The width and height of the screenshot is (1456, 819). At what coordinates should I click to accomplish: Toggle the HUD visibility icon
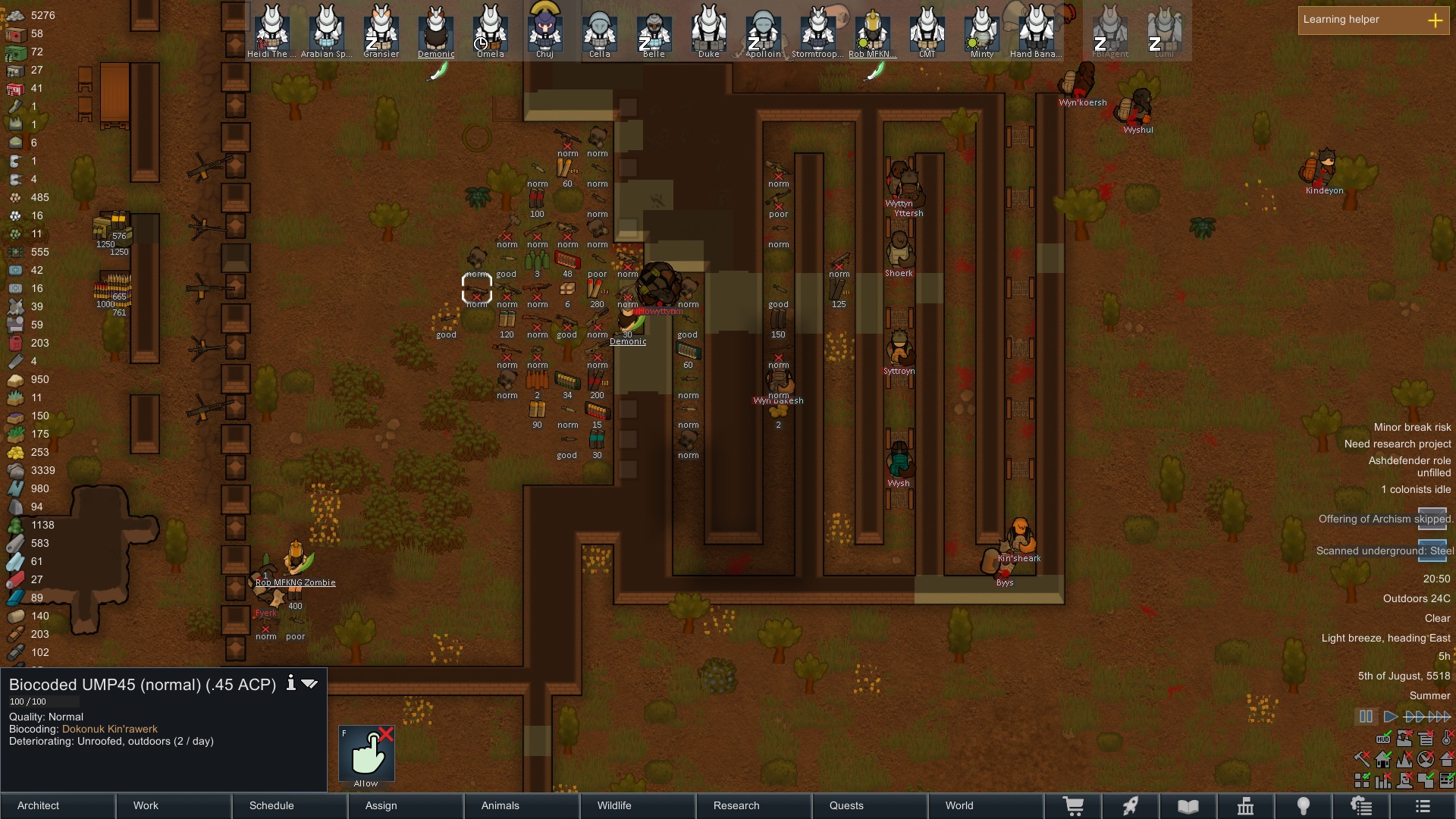(1383, 739)
